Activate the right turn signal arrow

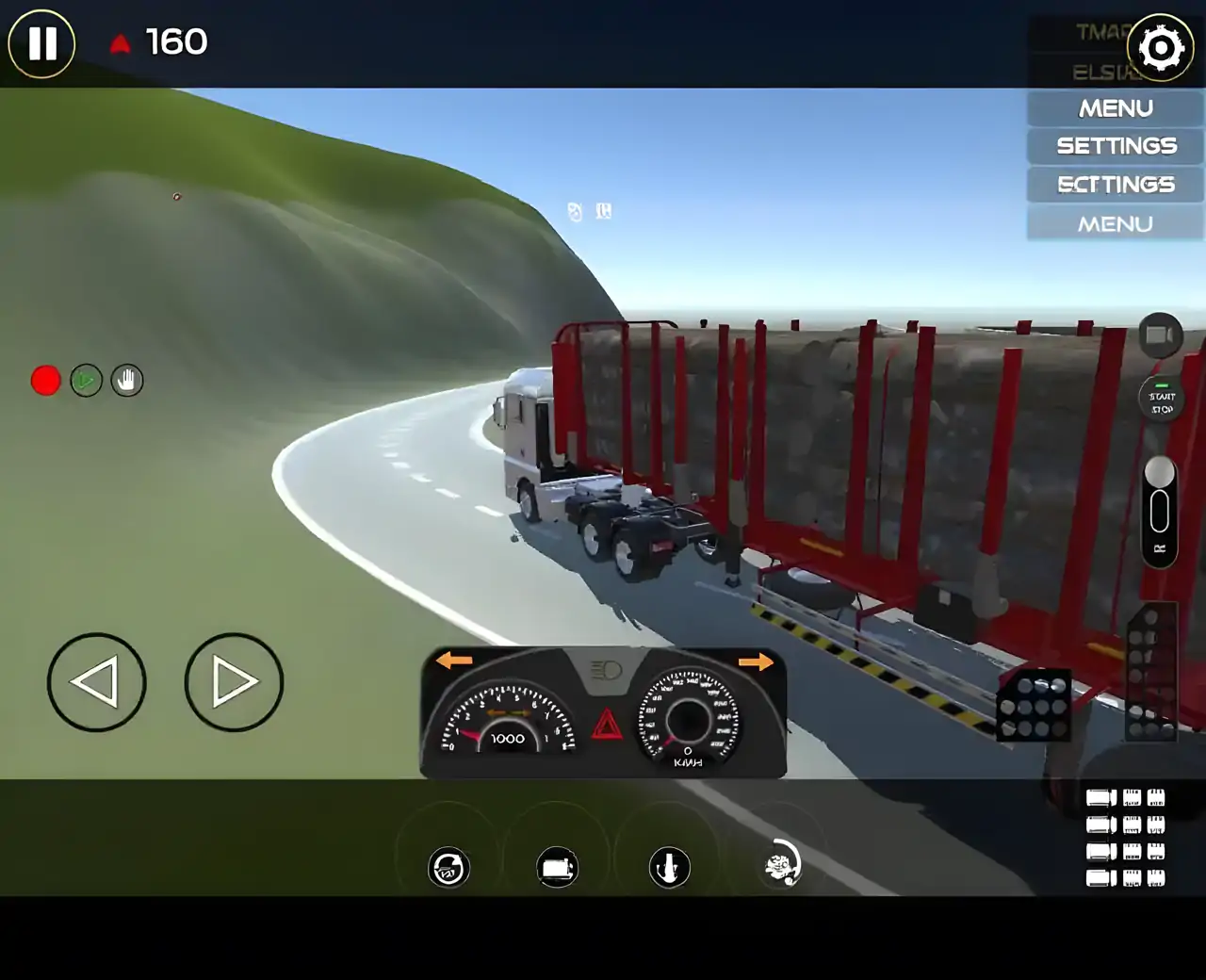pyautogui.click(x=755, y=662)
